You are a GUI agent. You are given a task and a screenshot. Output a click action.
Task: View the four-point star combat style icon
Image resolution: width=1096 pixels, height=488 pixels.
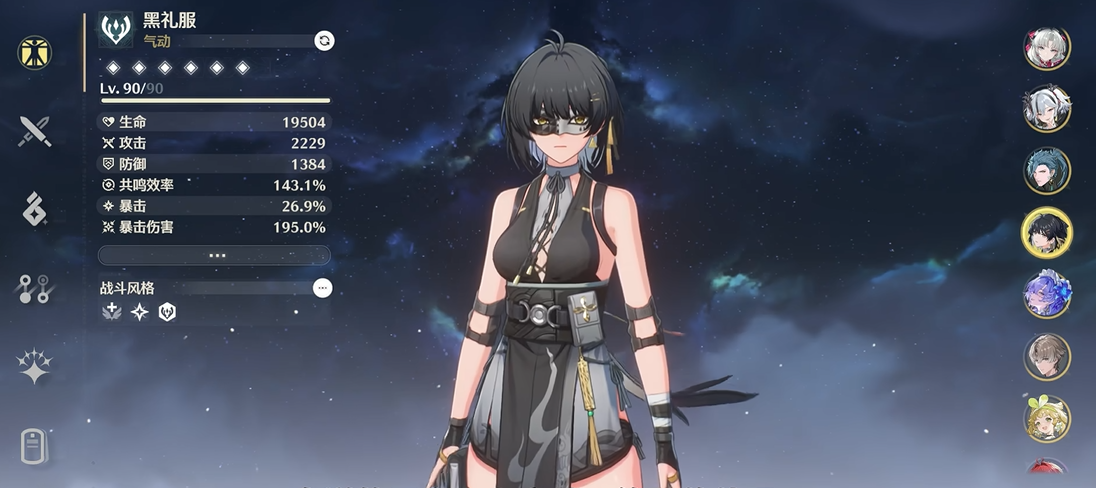140,312
